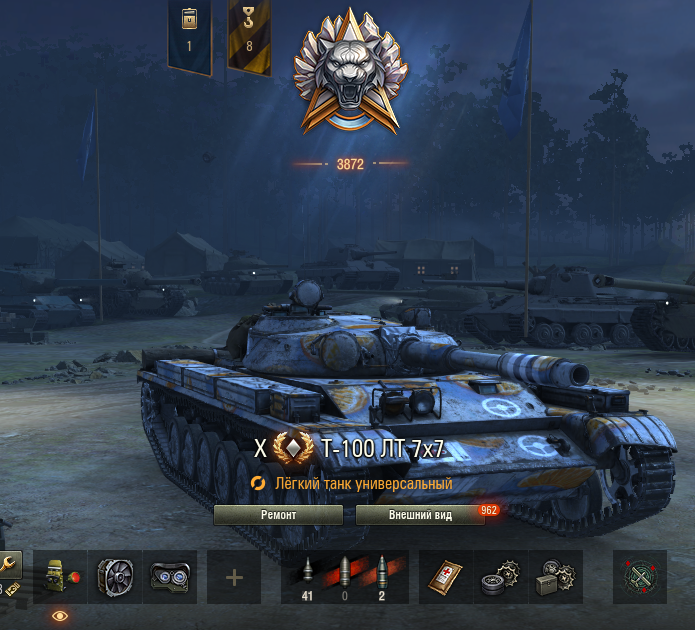695x630 pixels.
Task: Select the striped banner with the crane hook
Action: click(249, 35)
